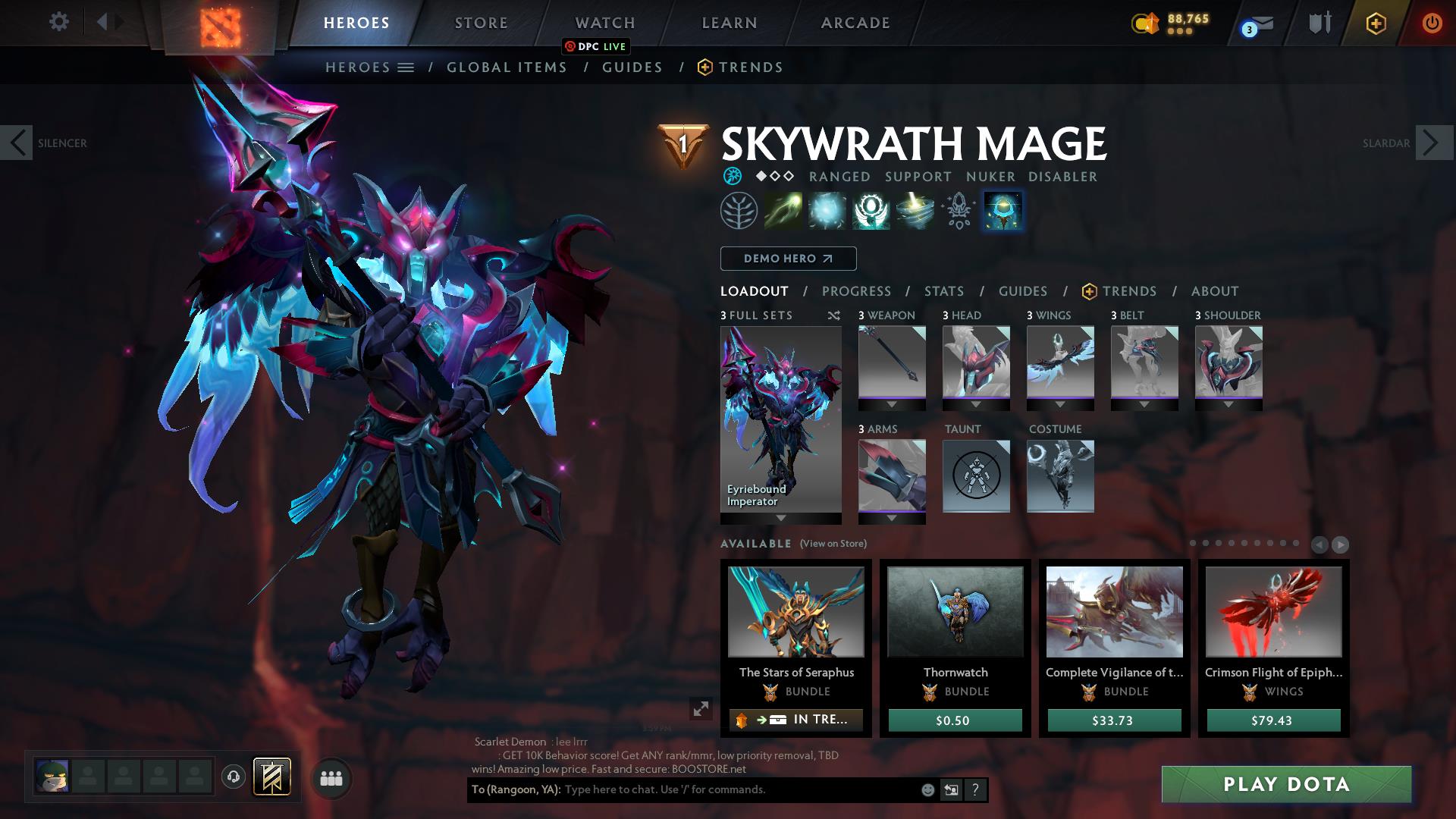
Task: Select Skywrath Mage's ultimate ability icon
Action: tap(1002, 211)
